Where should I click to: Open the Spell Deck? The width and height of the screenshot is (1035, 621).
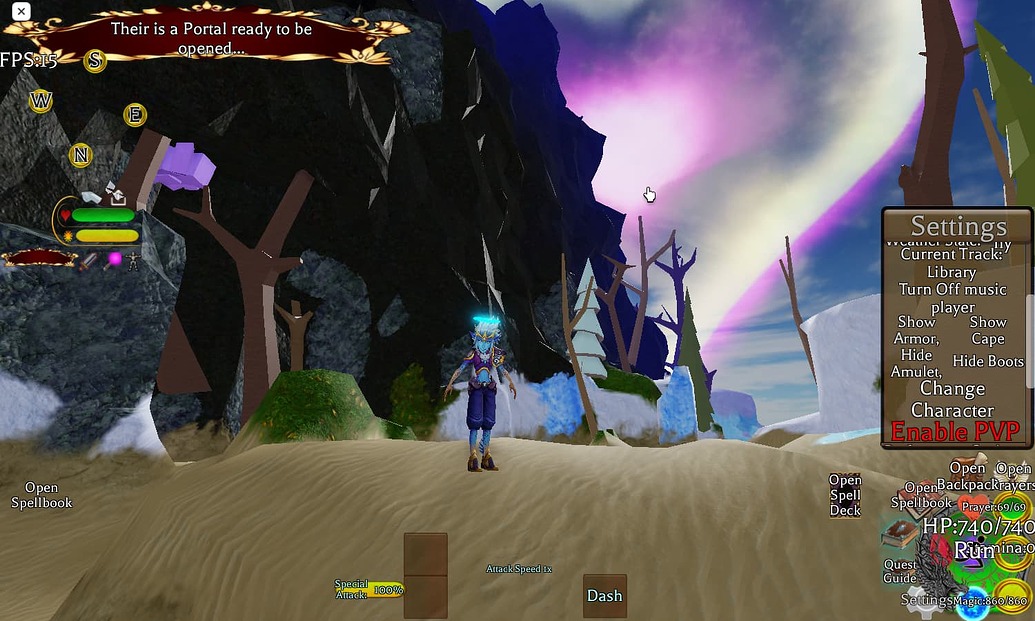(845, 495)
